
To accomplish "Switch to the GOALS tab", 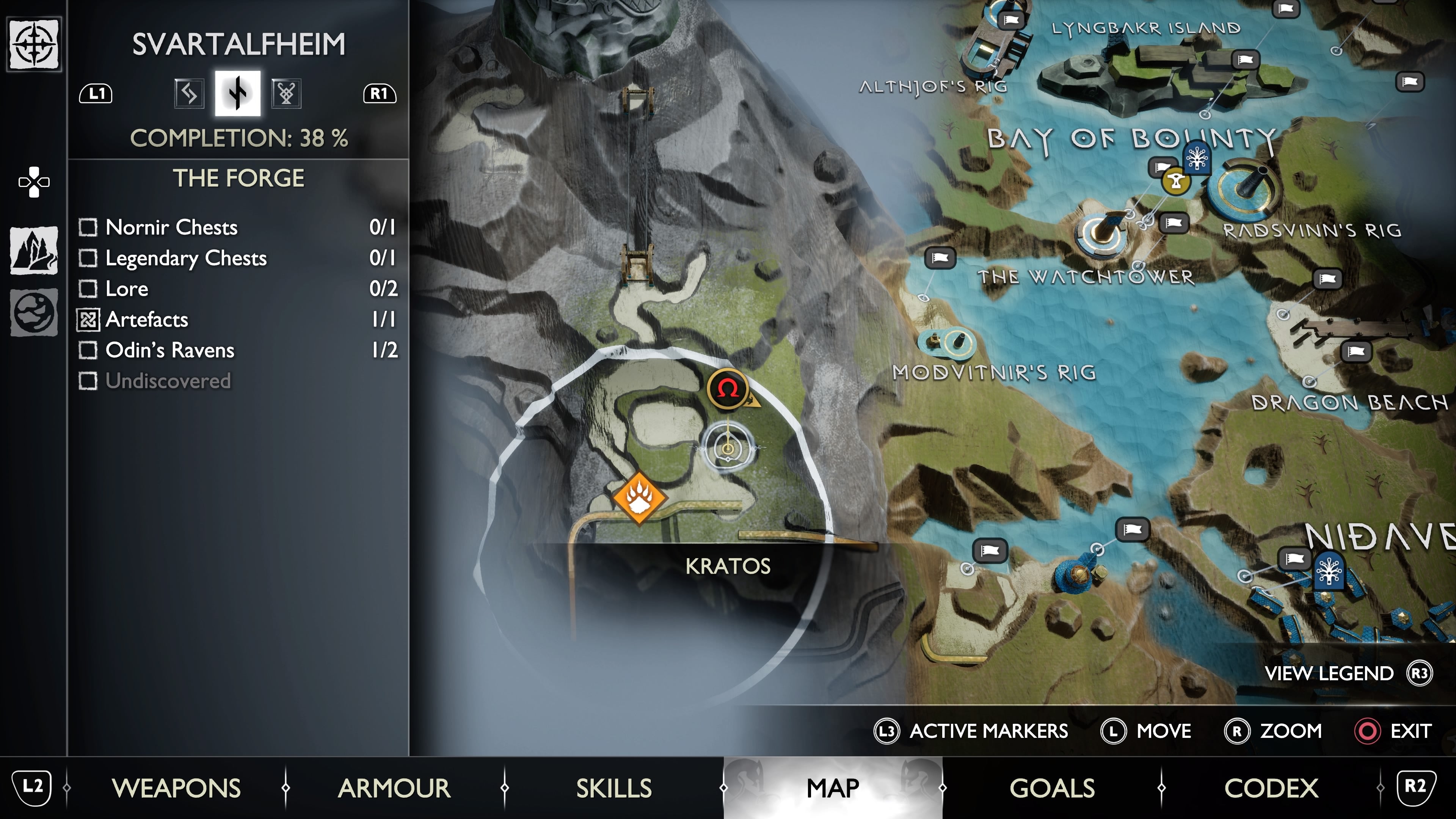I will coord(1053,788).
